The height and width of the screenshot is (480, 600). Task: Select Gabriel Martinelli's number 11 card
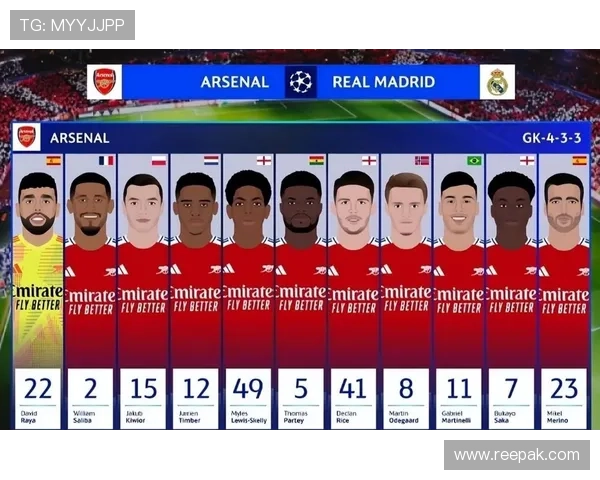459,290
